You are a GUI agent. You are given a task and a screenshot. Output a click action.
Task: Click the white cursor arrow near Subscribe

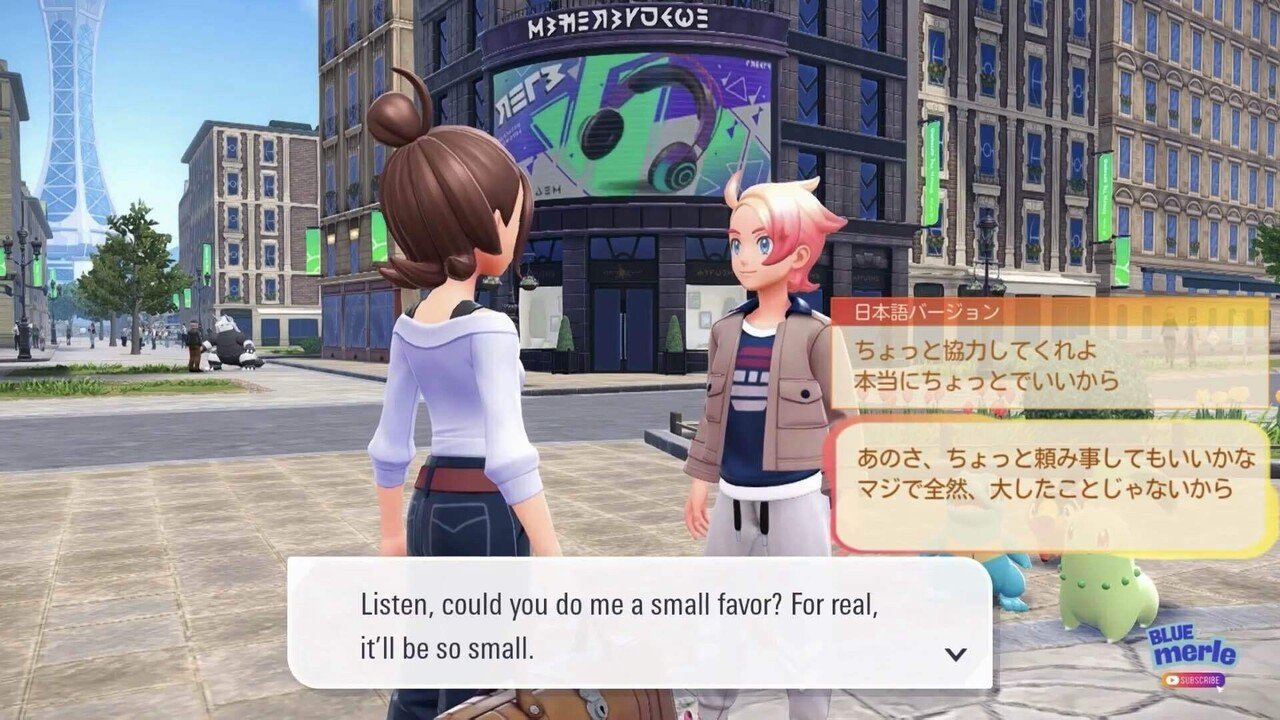tap(1220, 690)
